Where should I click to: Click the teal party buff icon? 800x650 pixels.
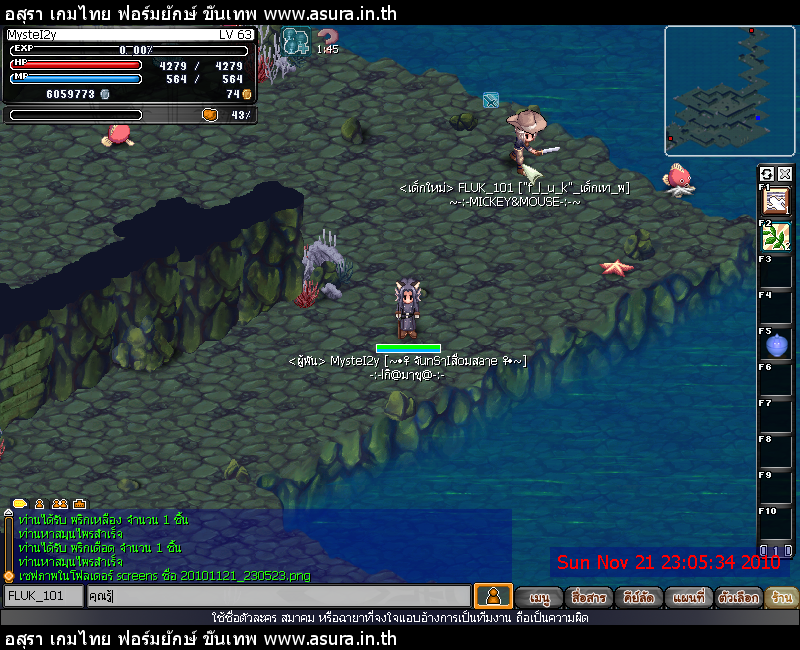pyautogui.click(x=296, y=40)
